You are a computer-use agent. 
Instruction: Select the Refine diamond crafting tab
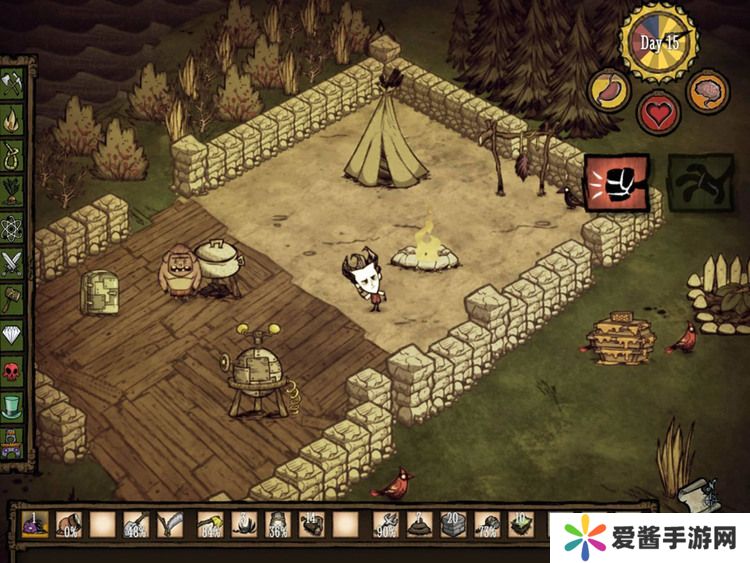(14, 334)
